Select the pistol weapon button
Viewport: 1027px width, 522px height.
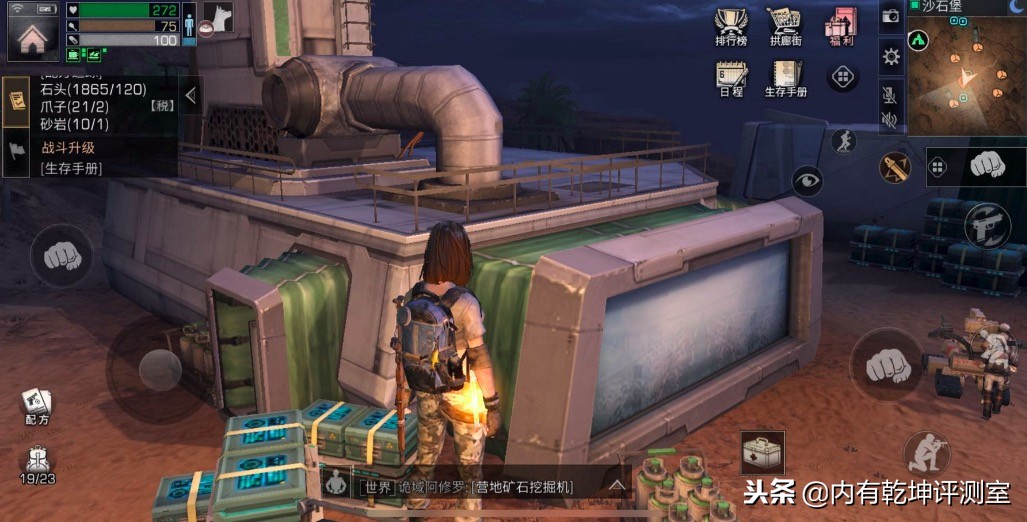[987, 225]
